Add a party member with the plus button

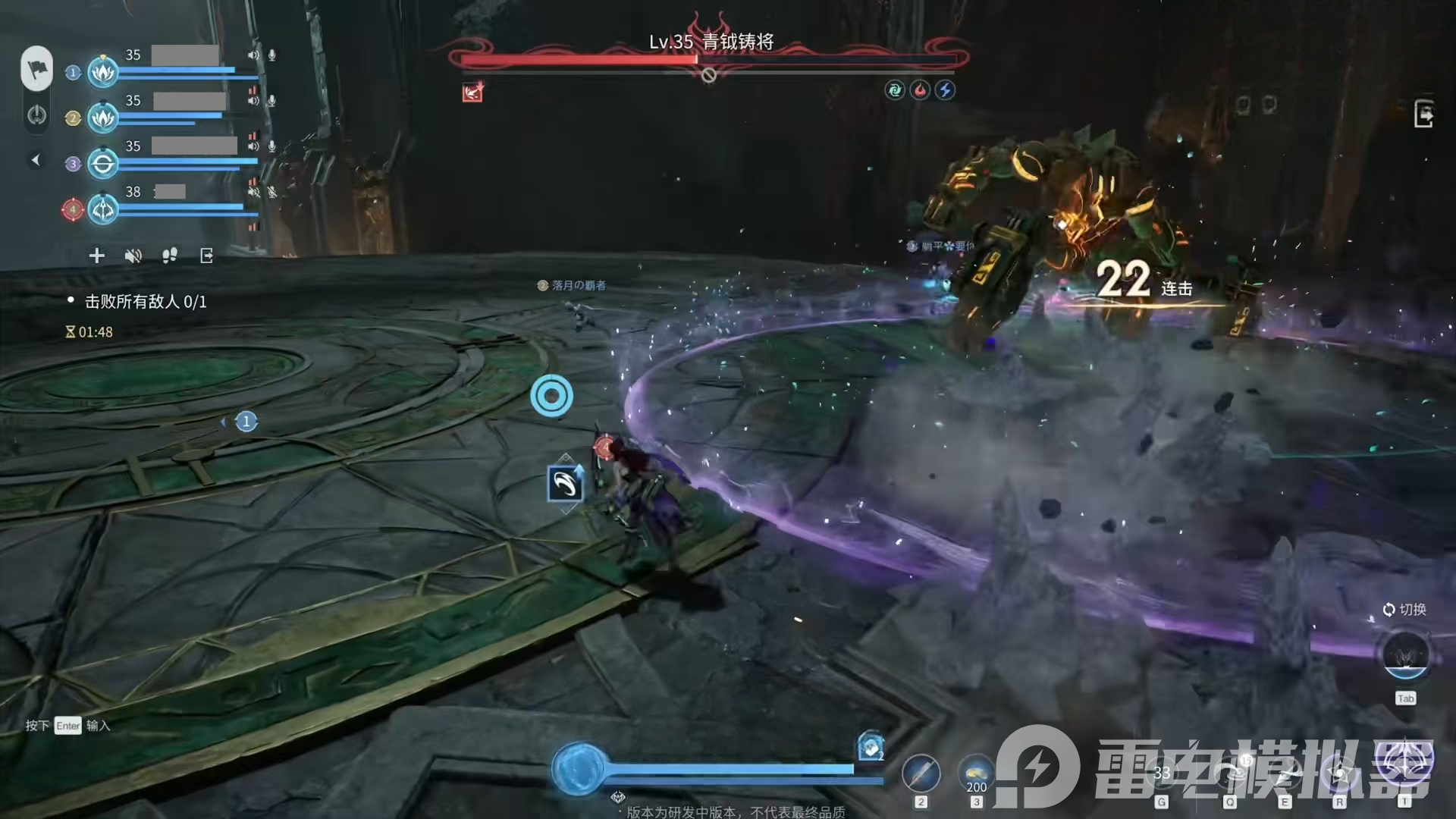pos(96,256)
